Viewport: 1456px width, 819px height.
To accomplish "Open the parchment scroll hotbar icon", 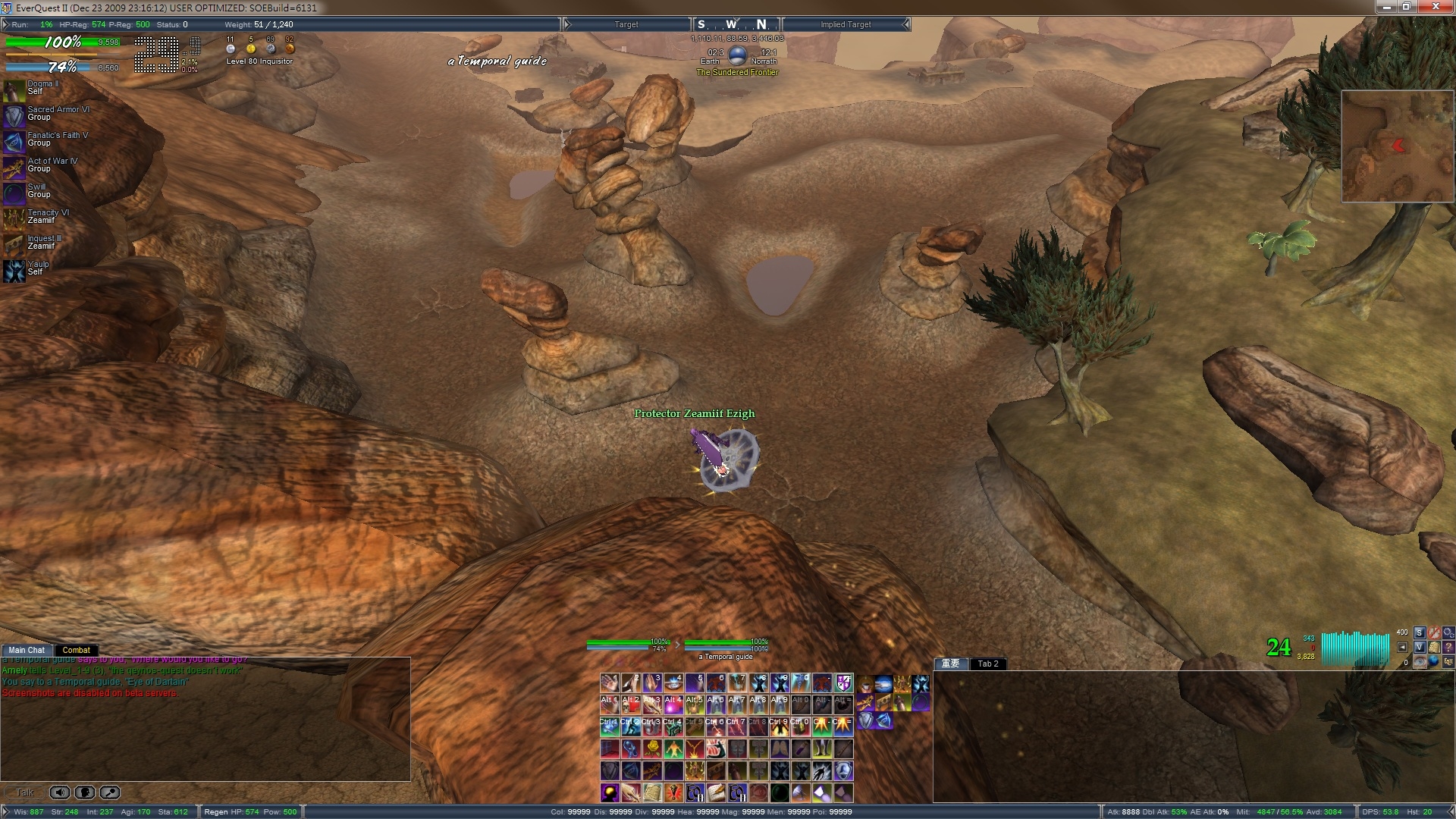I will [652, 793].
